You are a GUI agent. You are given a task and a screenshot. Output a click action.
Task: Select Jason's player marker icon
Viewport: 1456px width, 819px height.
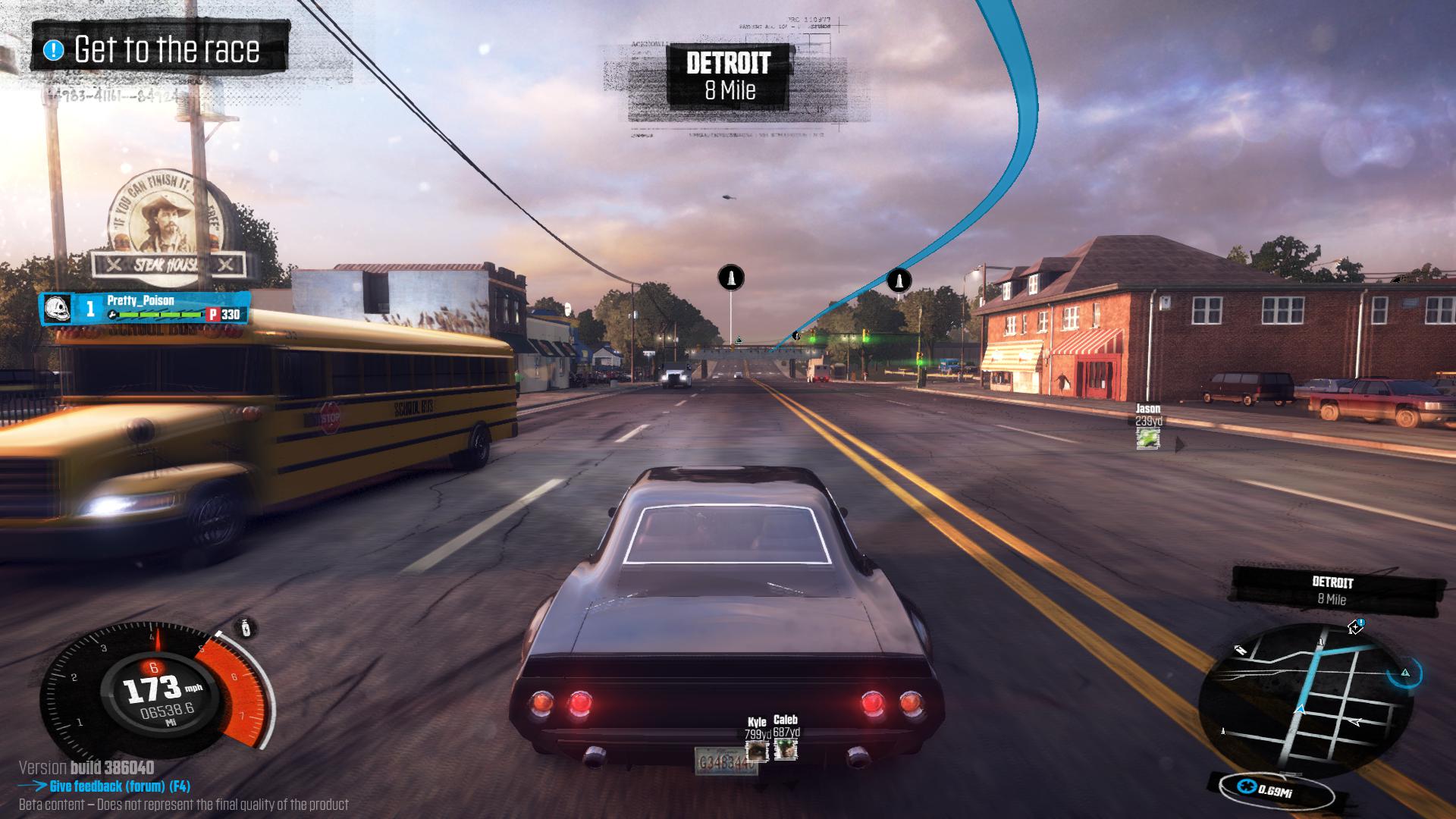[1147, 438]
